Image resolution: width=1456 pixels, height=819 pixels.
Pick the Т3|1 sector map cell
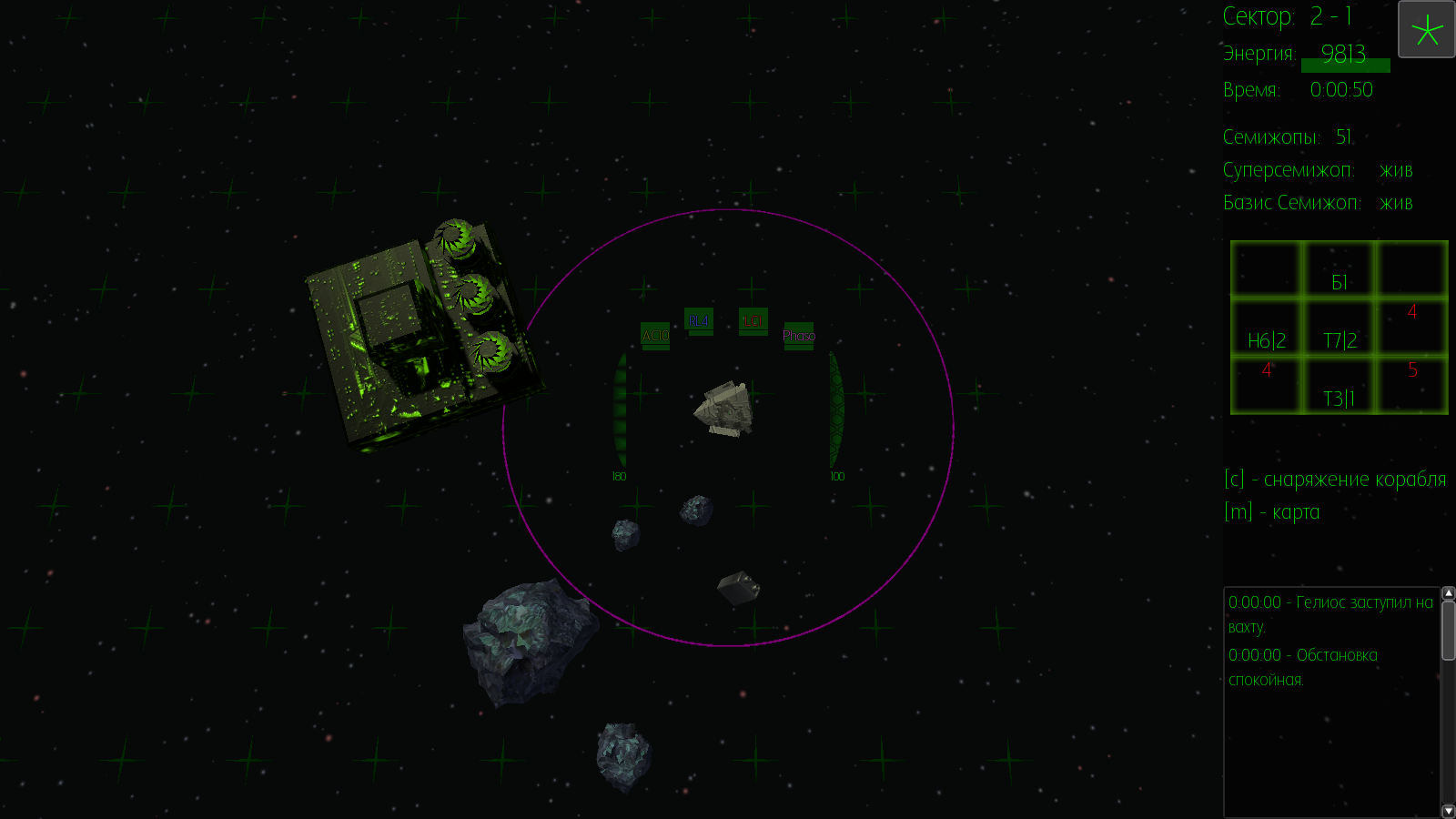1340,387
